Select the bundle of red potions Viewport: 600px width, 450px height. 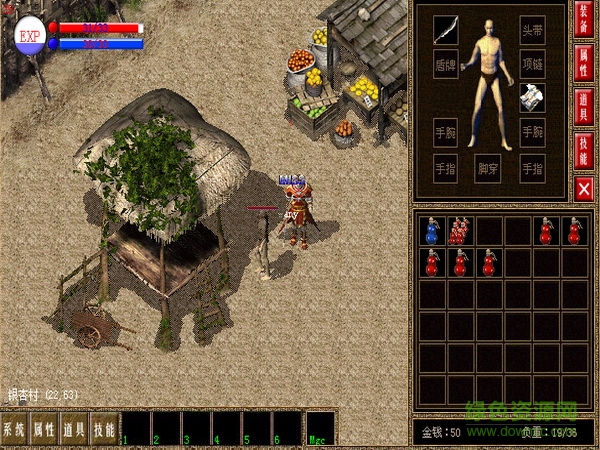pyautogui.click(x=460, y=231)
